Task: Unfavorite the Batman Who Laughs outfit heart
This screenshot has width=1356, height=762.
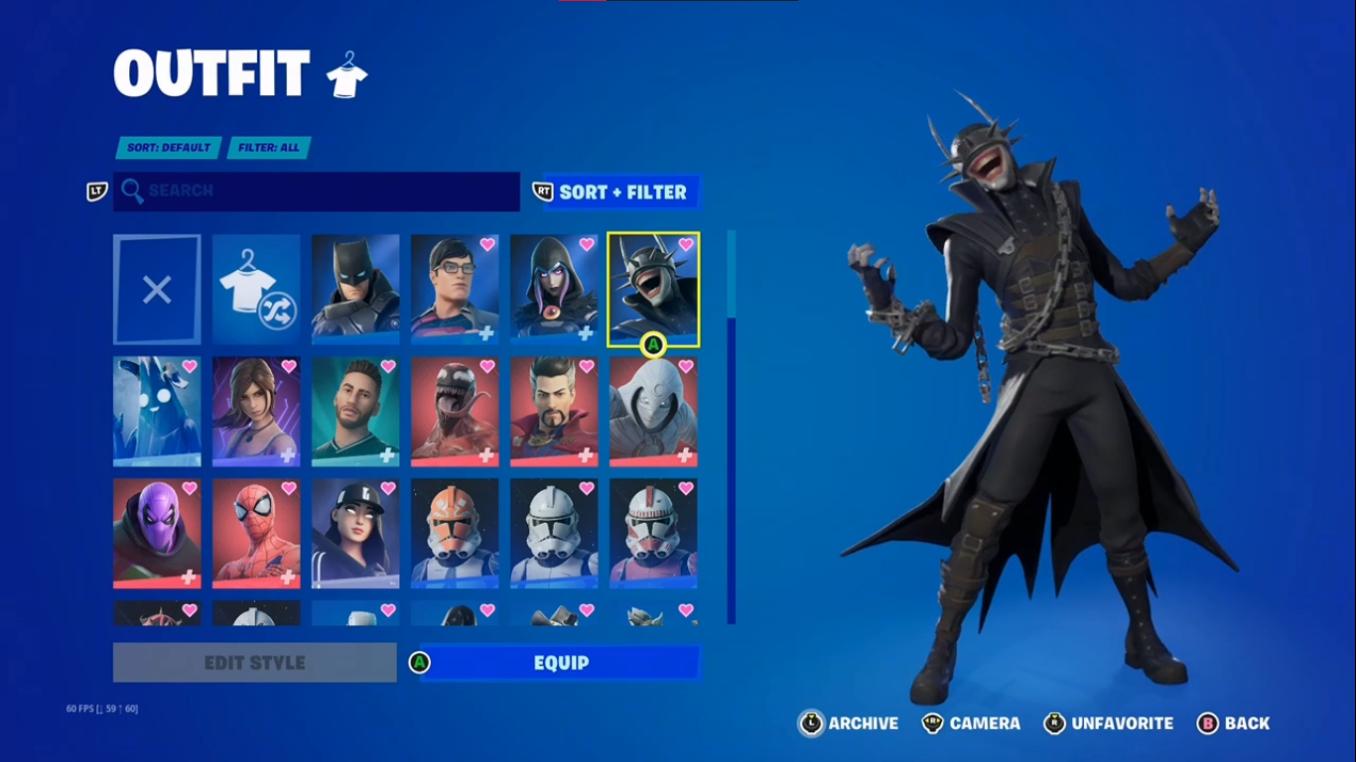Action: 685,245
